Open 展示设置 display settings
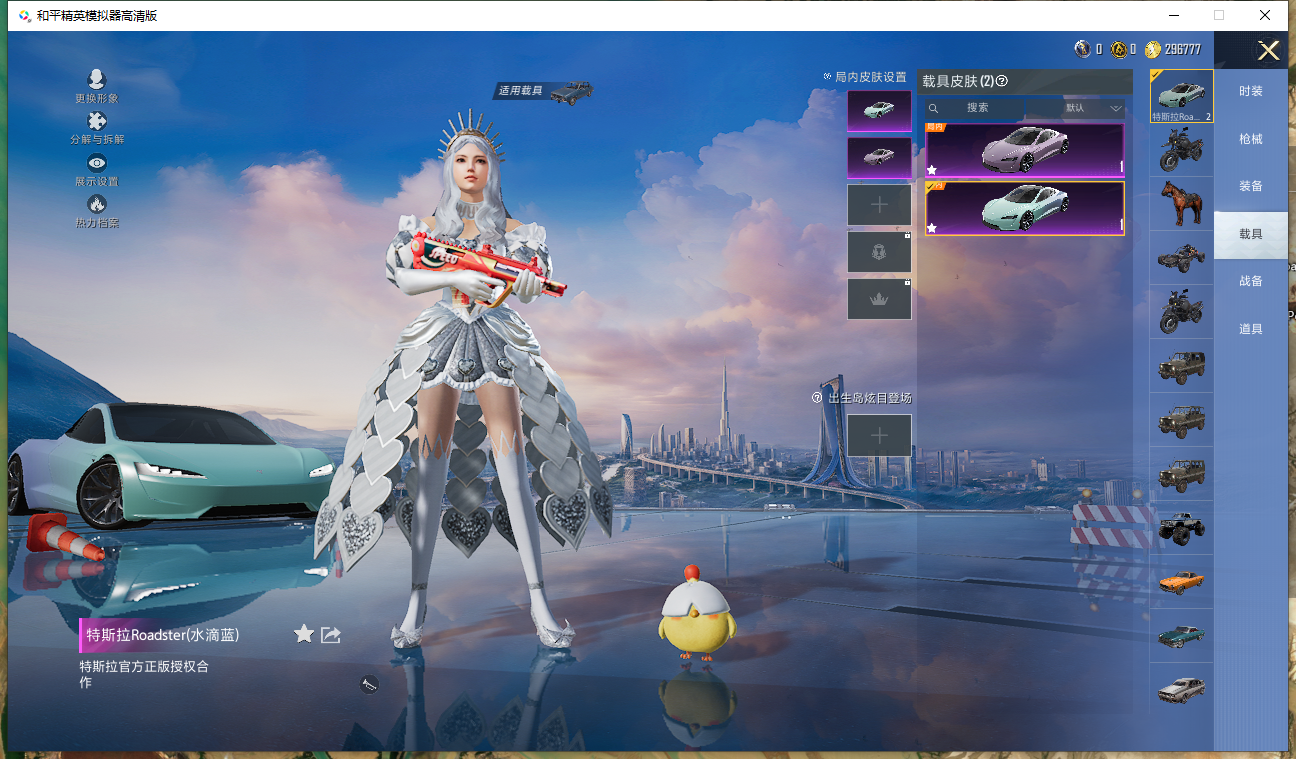 click(97, 164)
